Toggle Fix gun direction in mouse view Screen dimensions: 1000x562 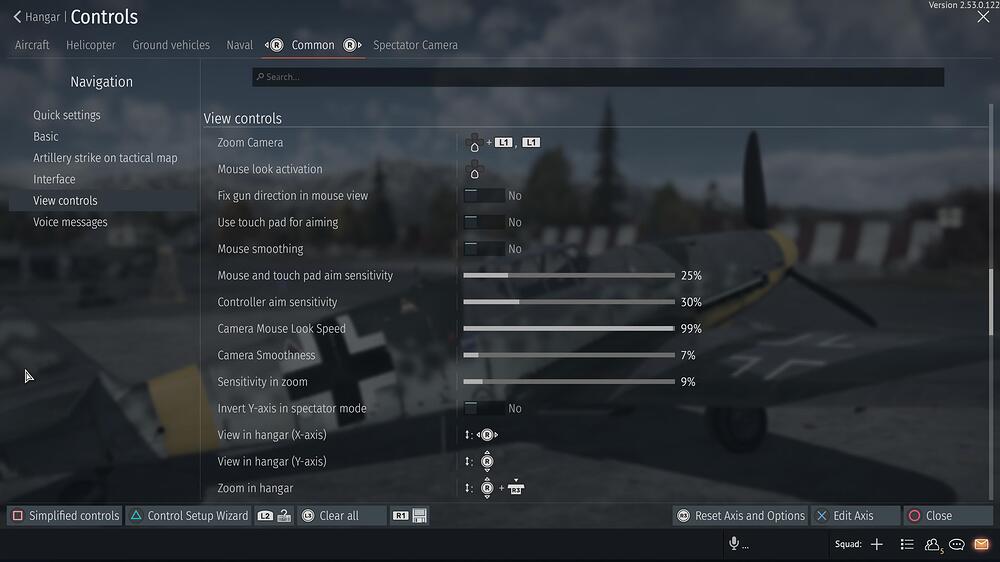pos(484,196)
